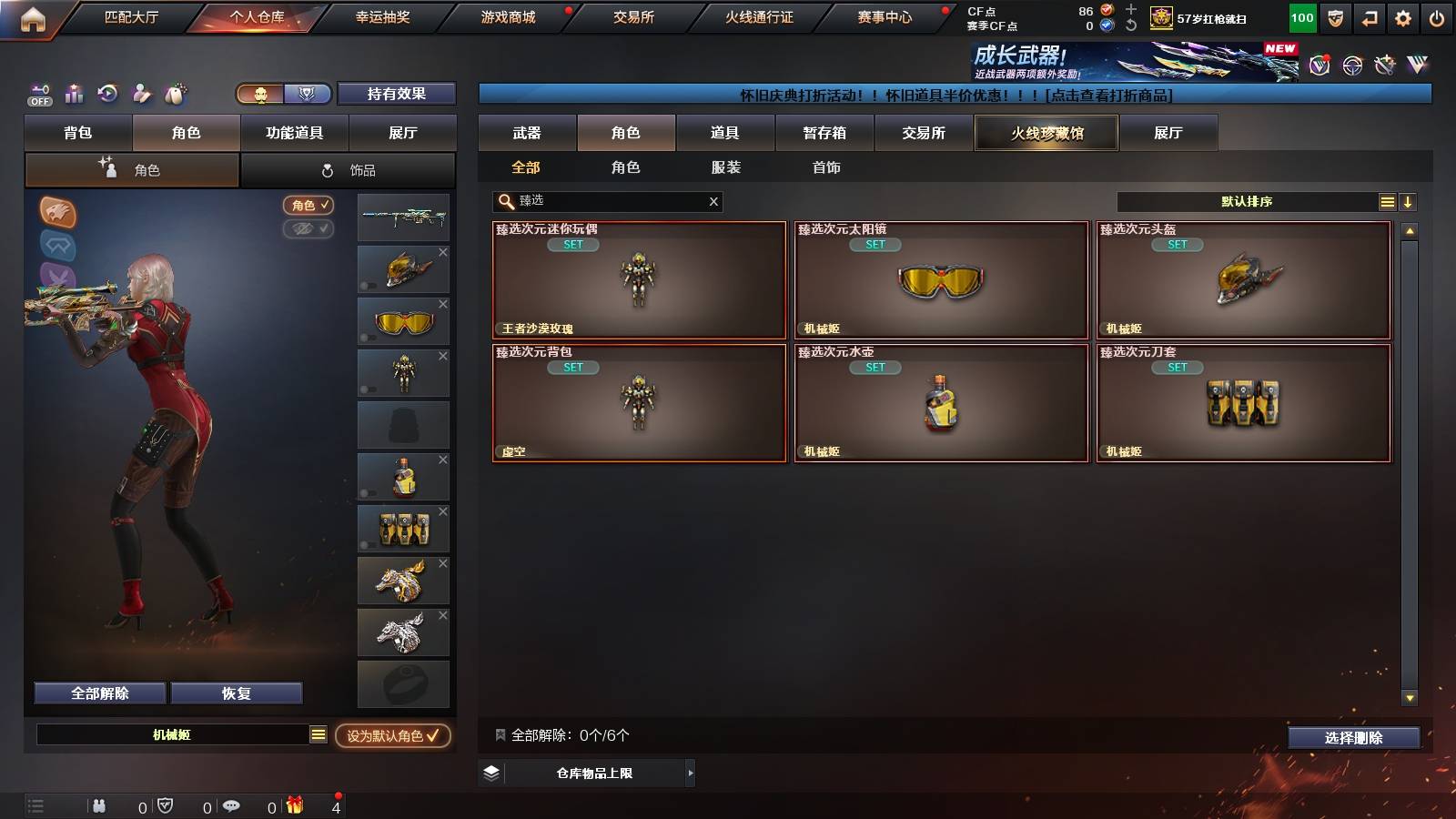Expand the 仓库物品上限 panel
Viewport: 1456px width, 819px height.
click(x=587, y=773)
